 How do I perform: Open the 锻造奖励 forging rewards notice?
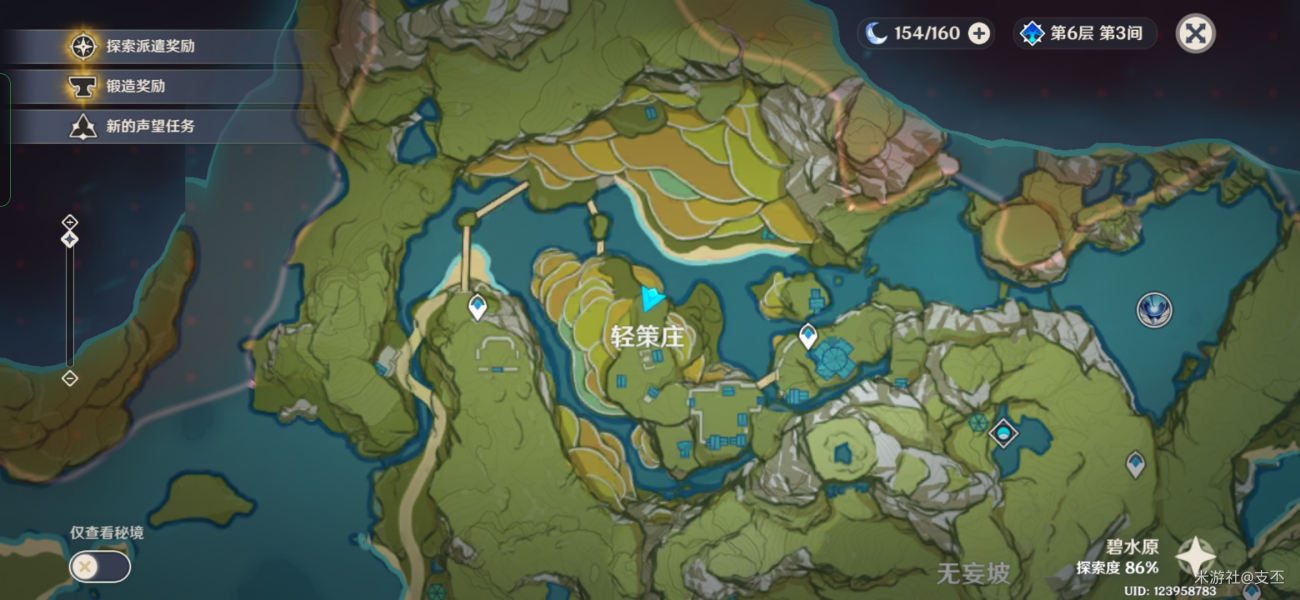click(135, 86)
